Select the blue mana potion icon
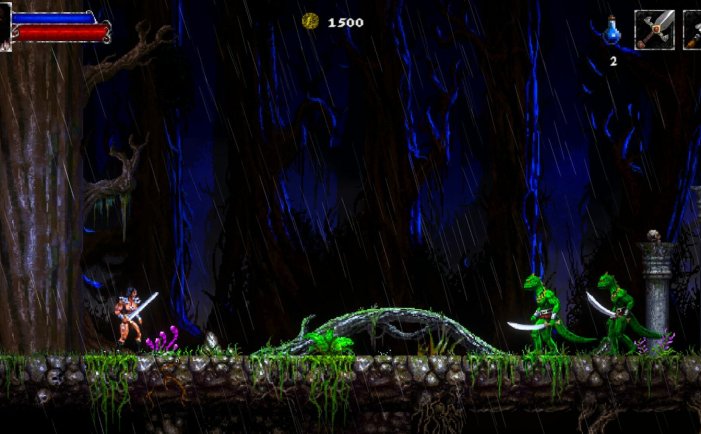The image size is (701, 434). (x=613, y=31)
